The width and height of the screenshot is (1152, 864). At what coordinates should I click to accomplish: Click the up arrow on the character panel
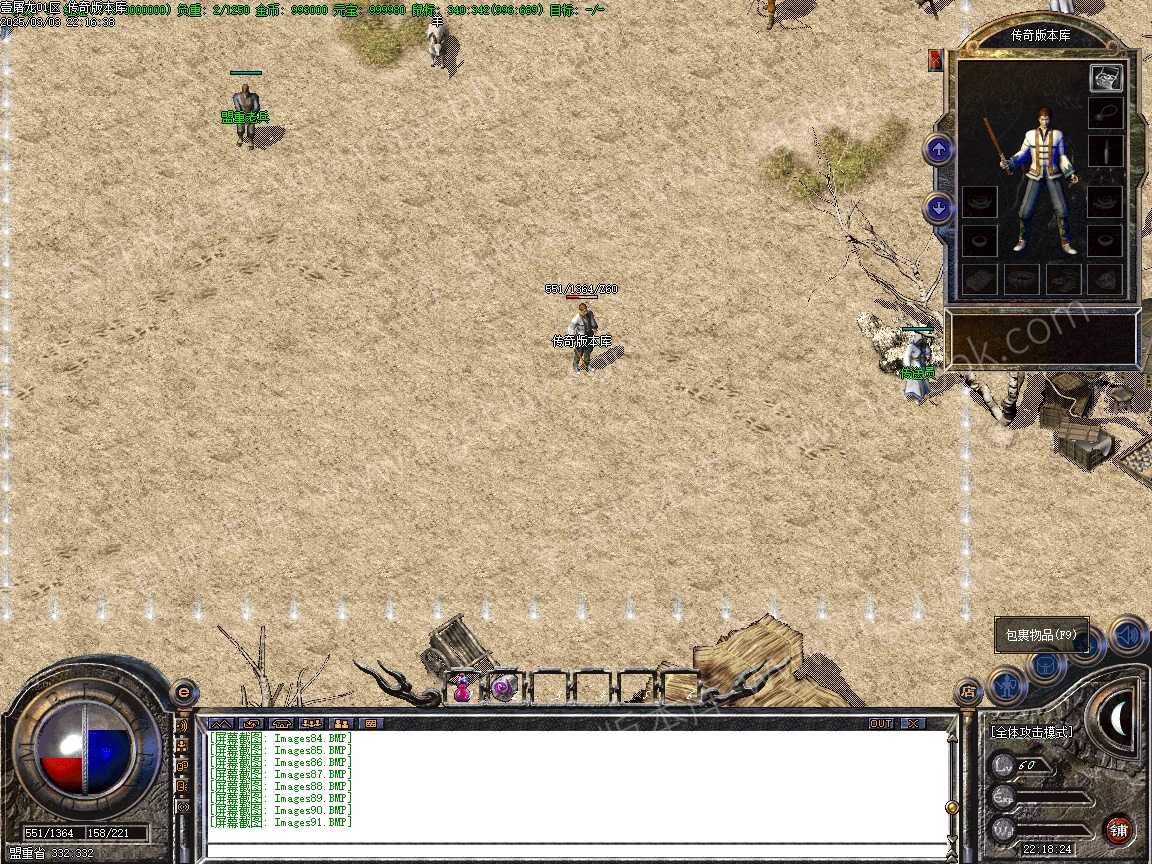pyautogui.click(x=938, y=150)
